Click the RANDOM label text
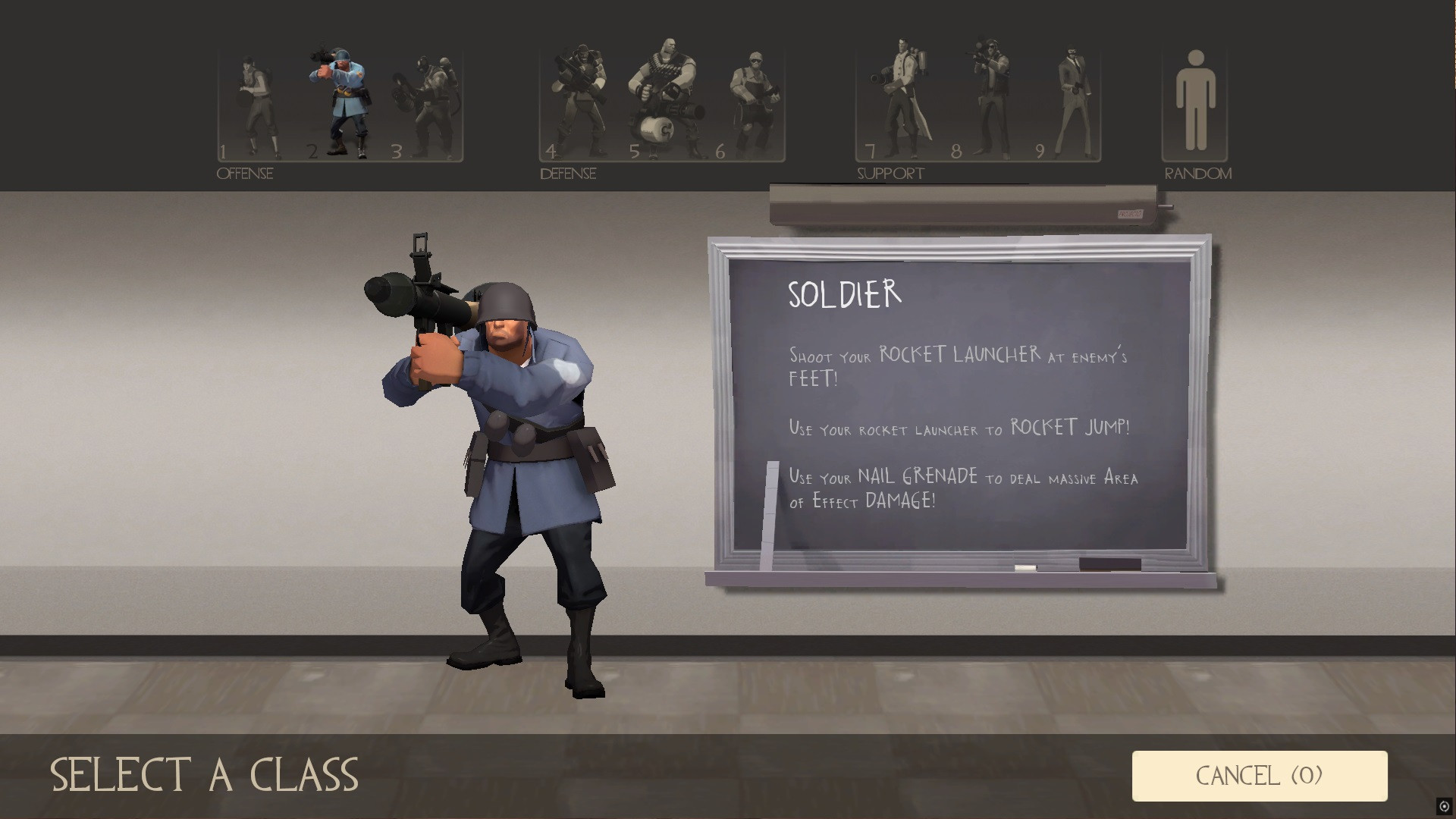Image resolution: width=1456 pixels, height=819 pixels. click(1199, 173)
